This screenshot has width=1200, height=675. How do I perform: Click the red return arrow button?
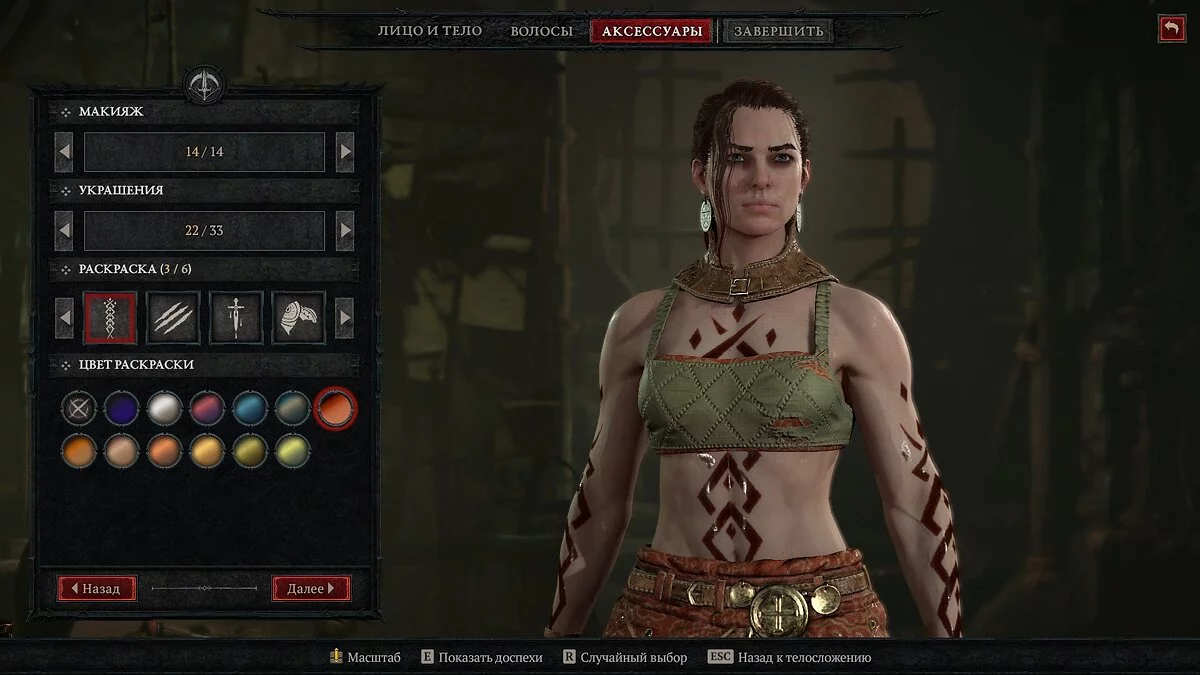[1171, 28]
